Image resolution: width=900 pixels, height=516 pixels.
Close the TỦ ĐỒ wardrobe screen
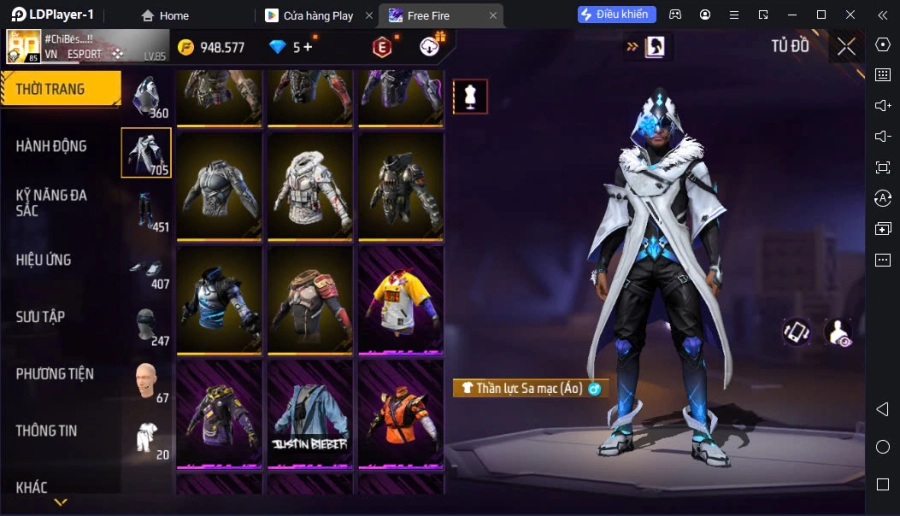(846, 46)
